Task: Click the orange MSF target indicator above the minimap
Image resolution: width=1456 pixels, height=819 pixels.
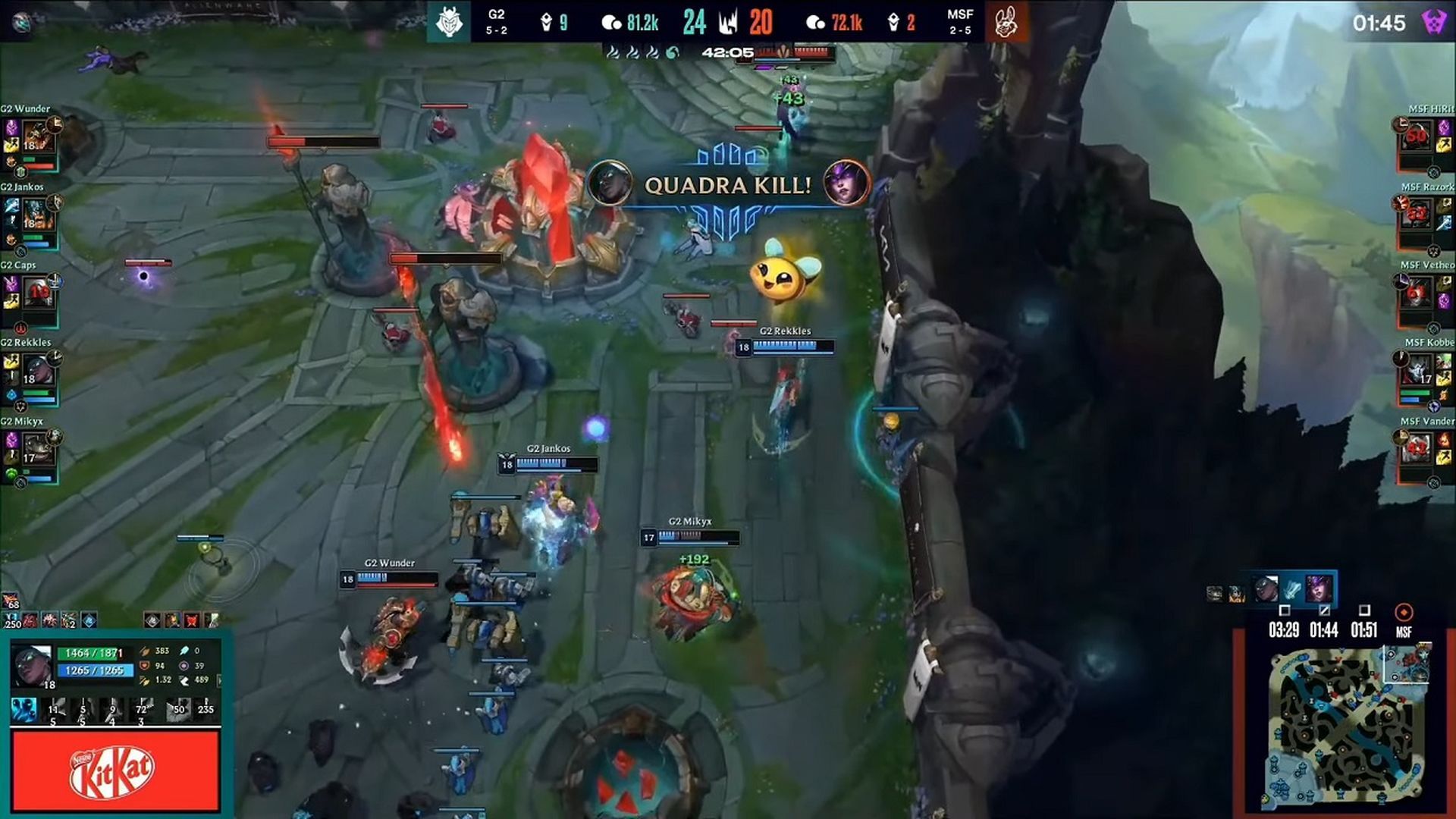Action: (x=1403, y=611)
